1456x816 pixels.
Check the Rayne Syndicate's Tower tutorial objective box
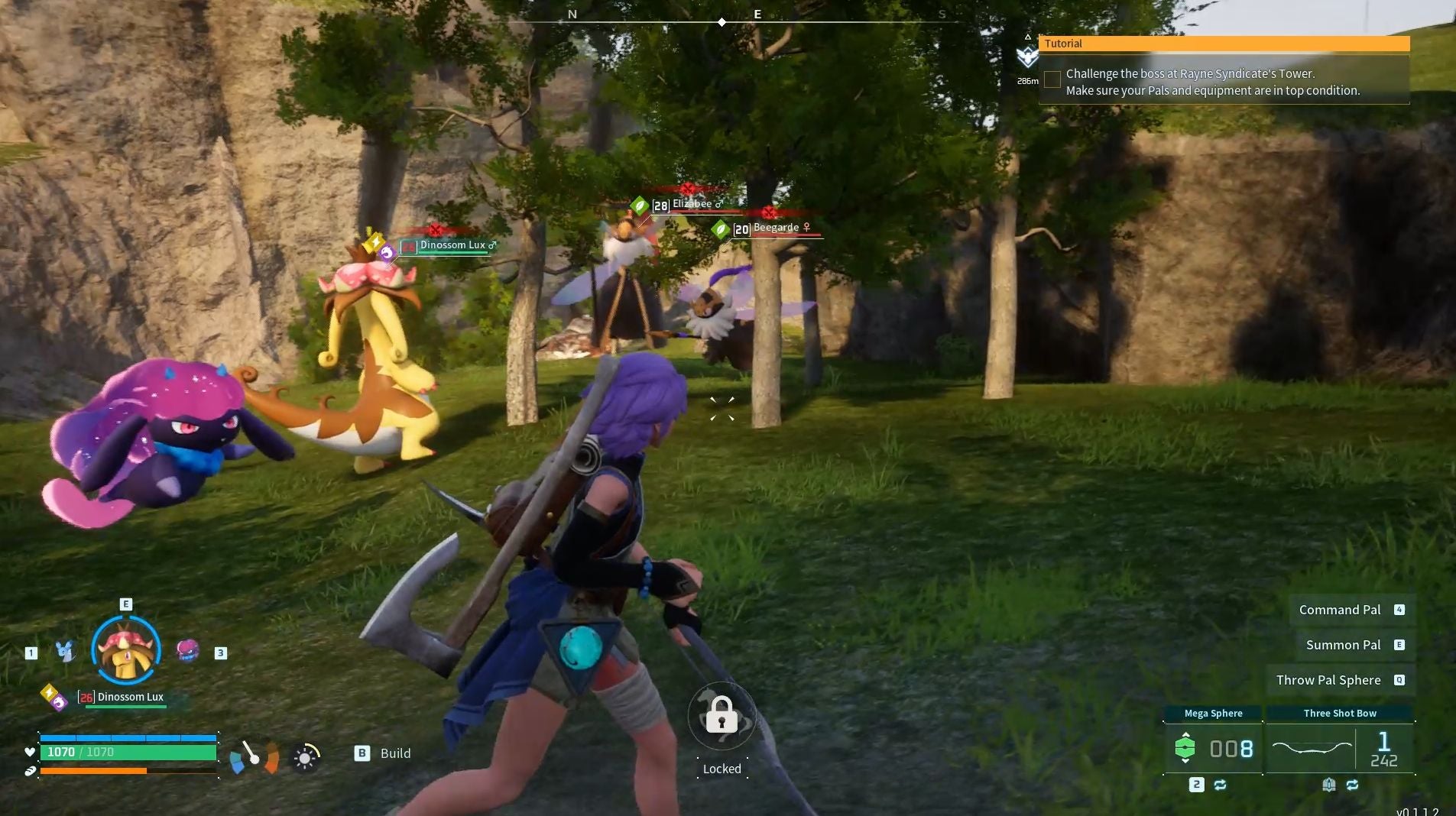pos(1052,79)
